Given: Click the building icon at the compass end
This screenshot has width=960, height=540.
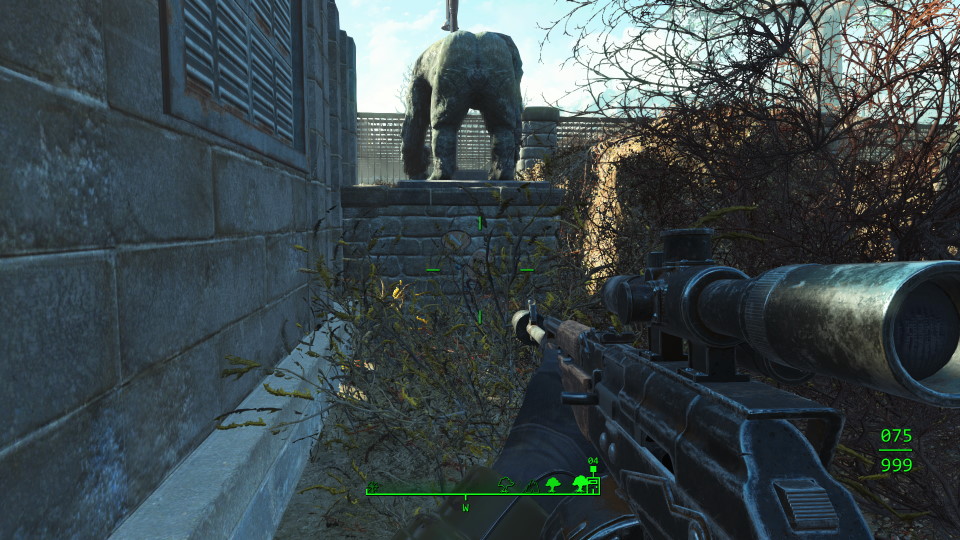Looking at the screenshot, I should click(x=594, y=485).
